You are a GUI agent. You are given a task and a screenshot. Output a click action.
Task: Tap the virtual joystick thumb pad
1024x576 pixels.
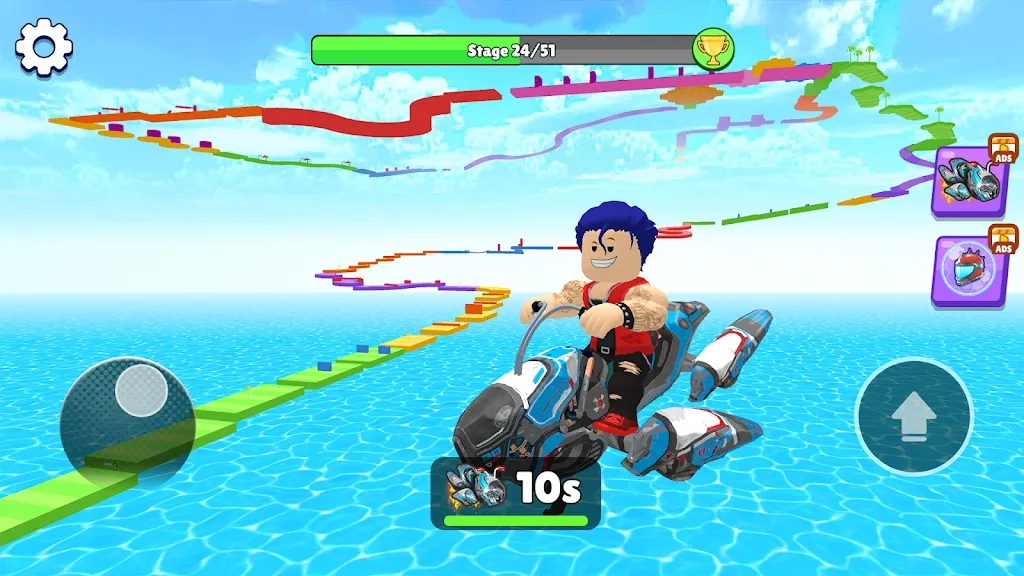point(141,390)
